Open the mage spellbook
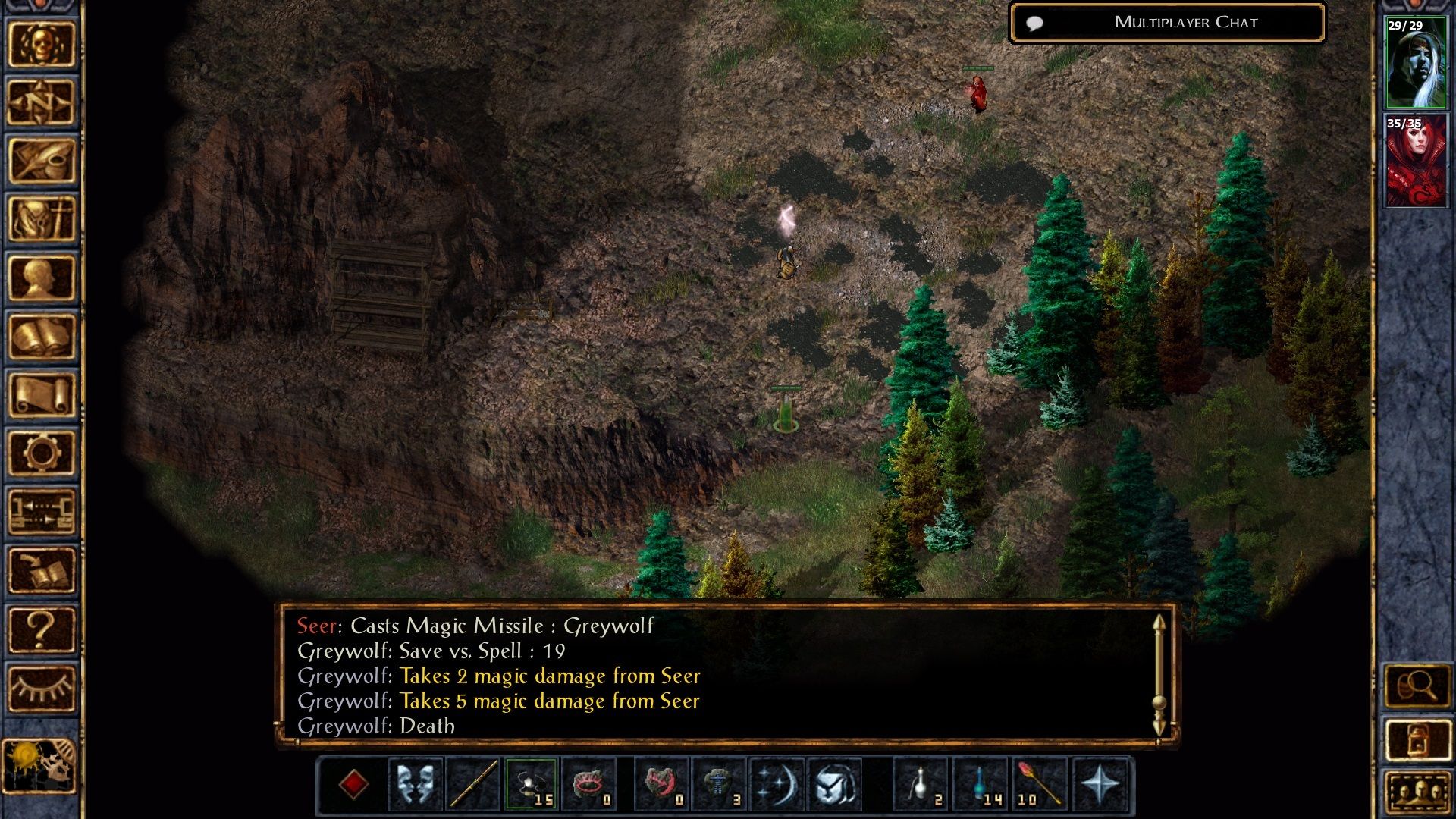 click(41, 336)
